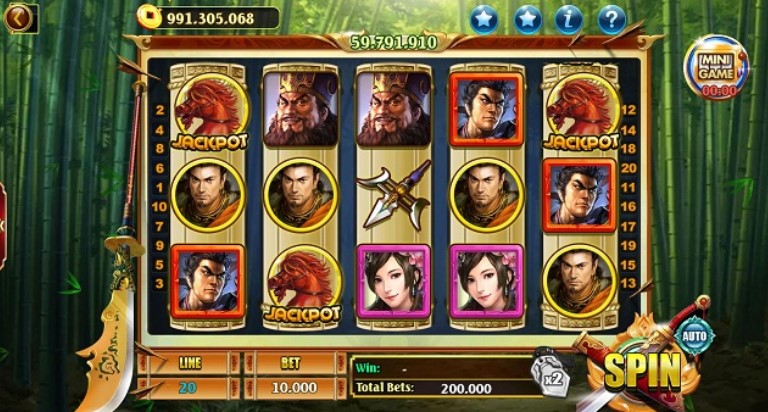Image resolution: width=768 pixels, height=412 pixels.
Task: Open the info 'i' button
Action: pos(569,19)
